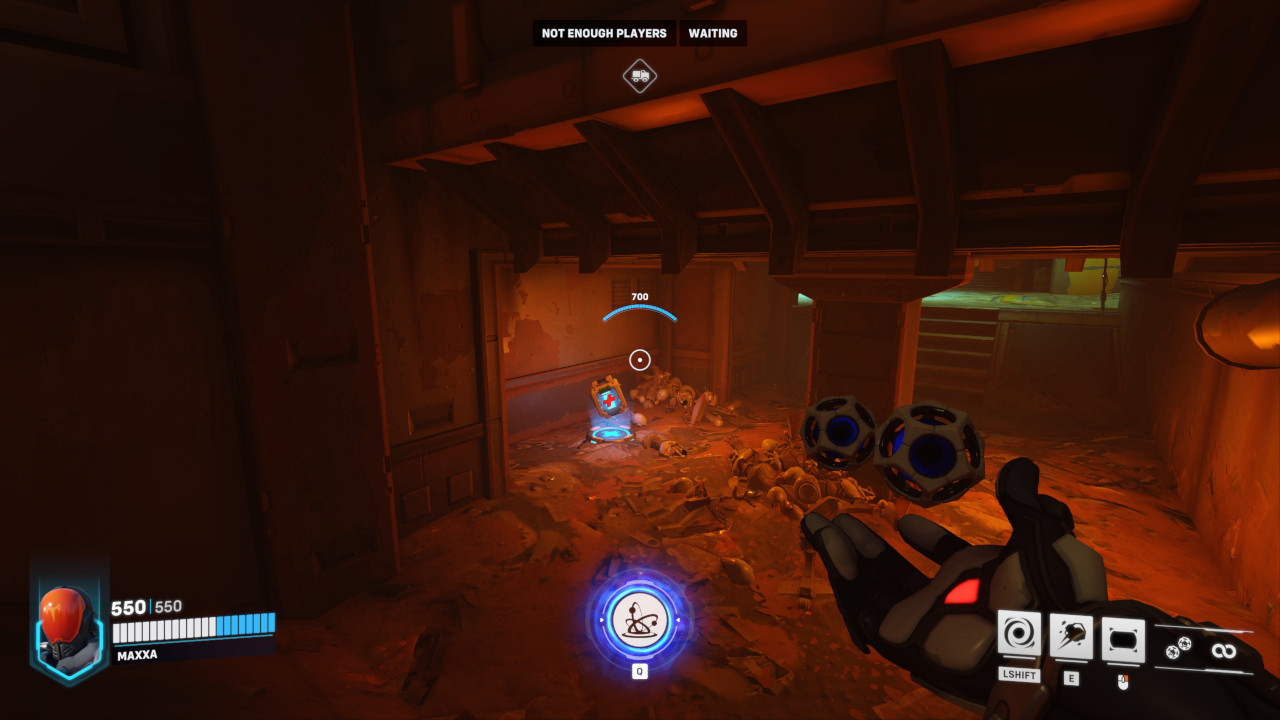The height and width of the screenshot is (720, 1280).
Task: Click the E keybind label
Action: pyautogui.click(x=1070, y=677)
